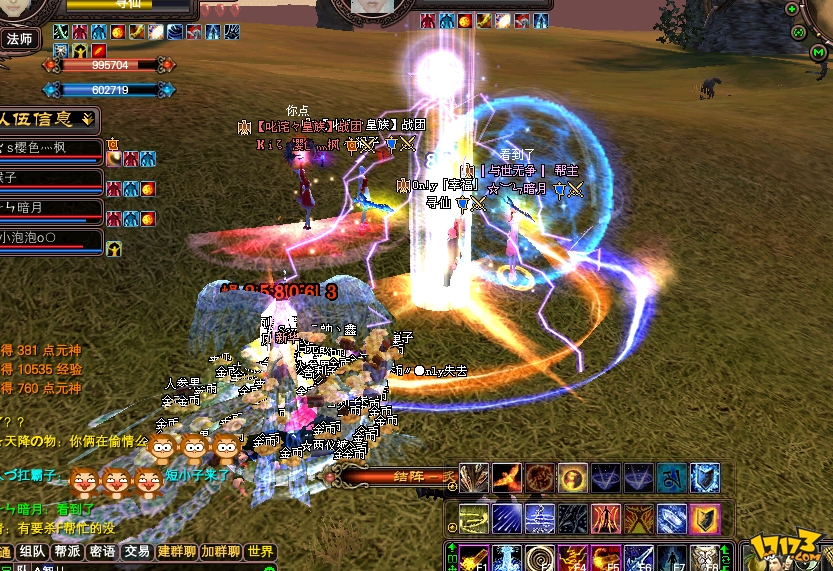Activate the fire phoenix skill
Viewport: 833px width, 571px height.
point(507,478)
